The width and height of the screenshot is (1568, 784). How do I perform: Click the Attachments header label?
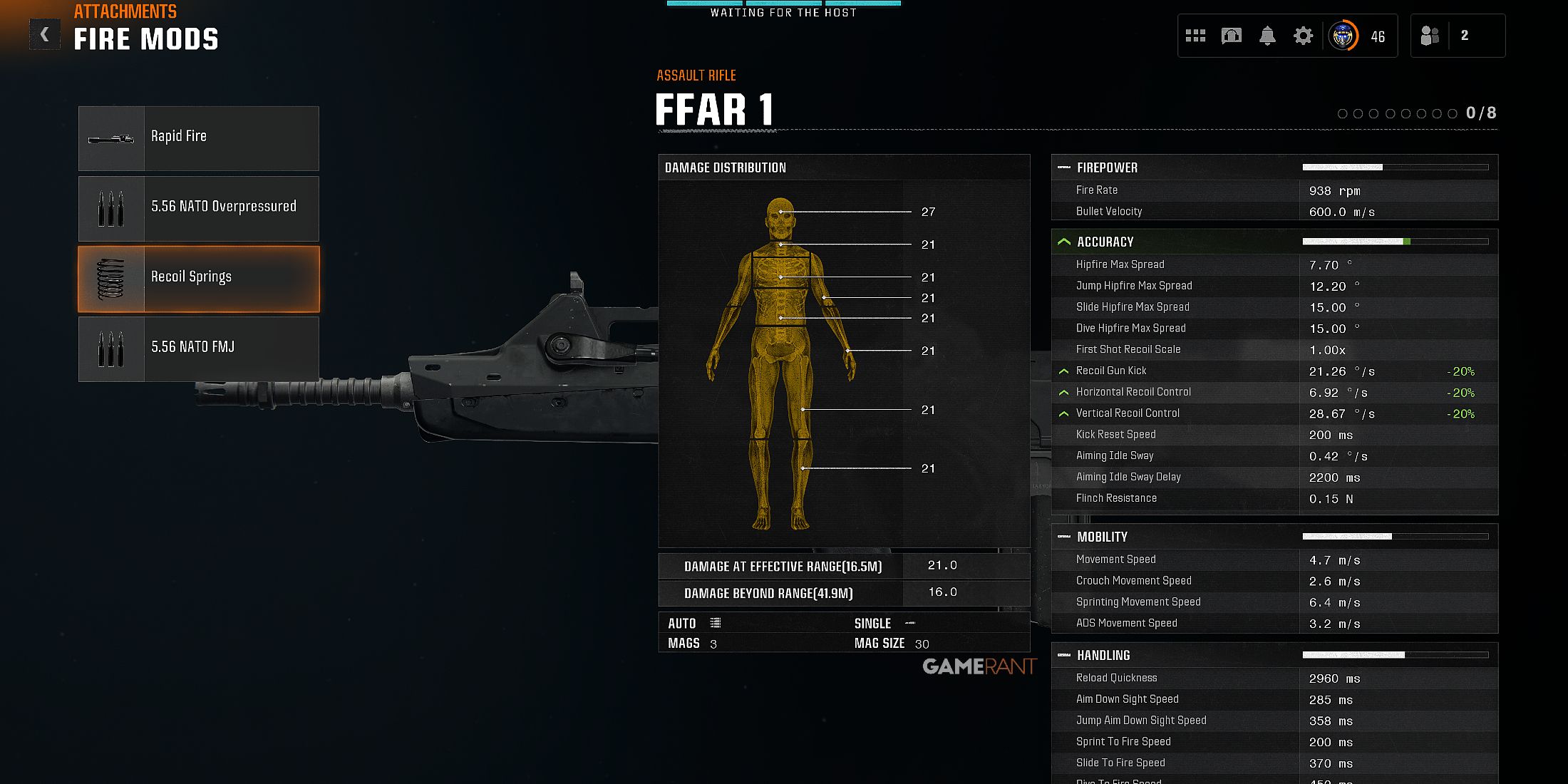(x=125, y=12)
